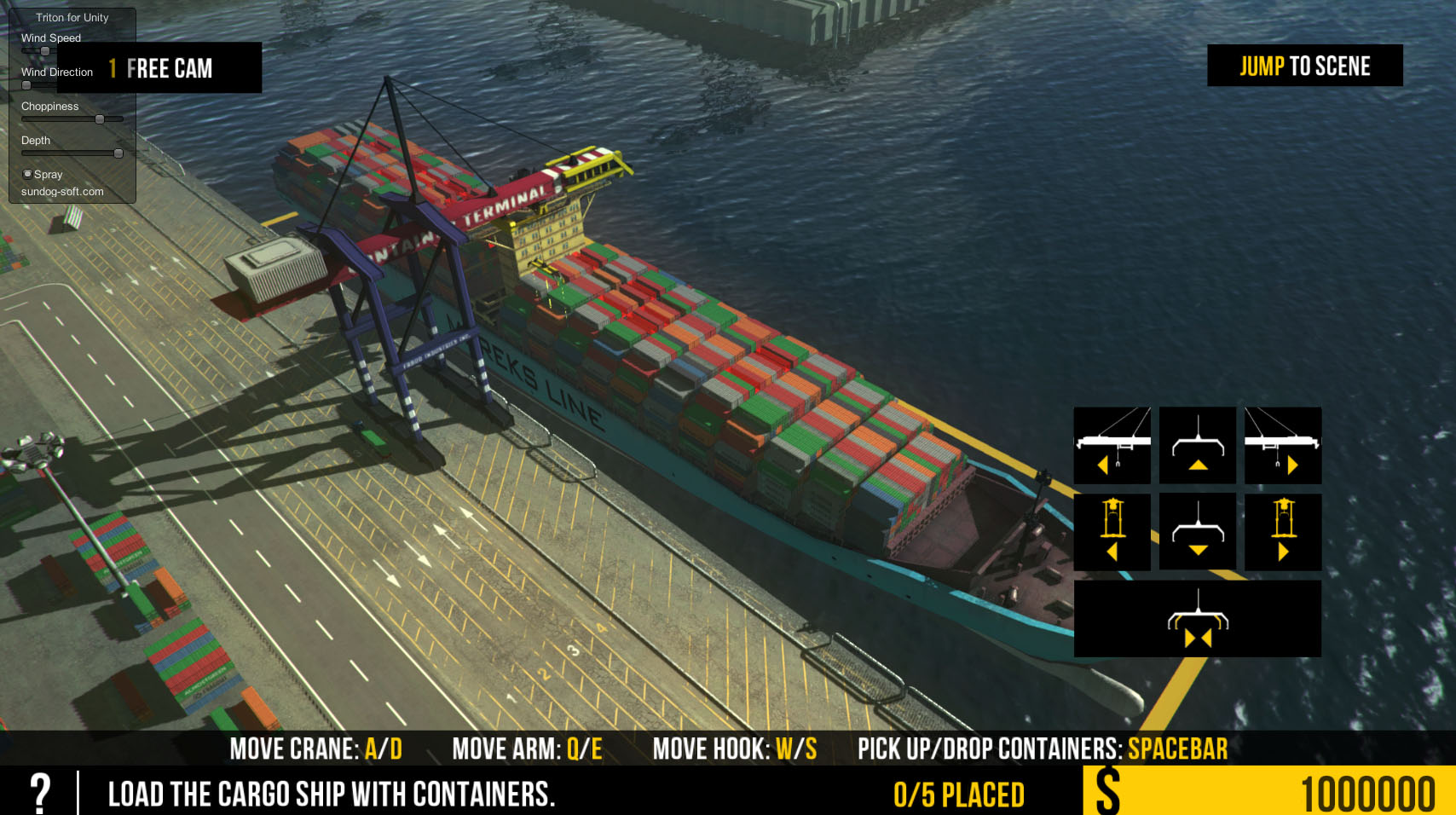This screenshot has height=815, width=1456.
Task: Select the move arm right crane control
Action: 1282,446
